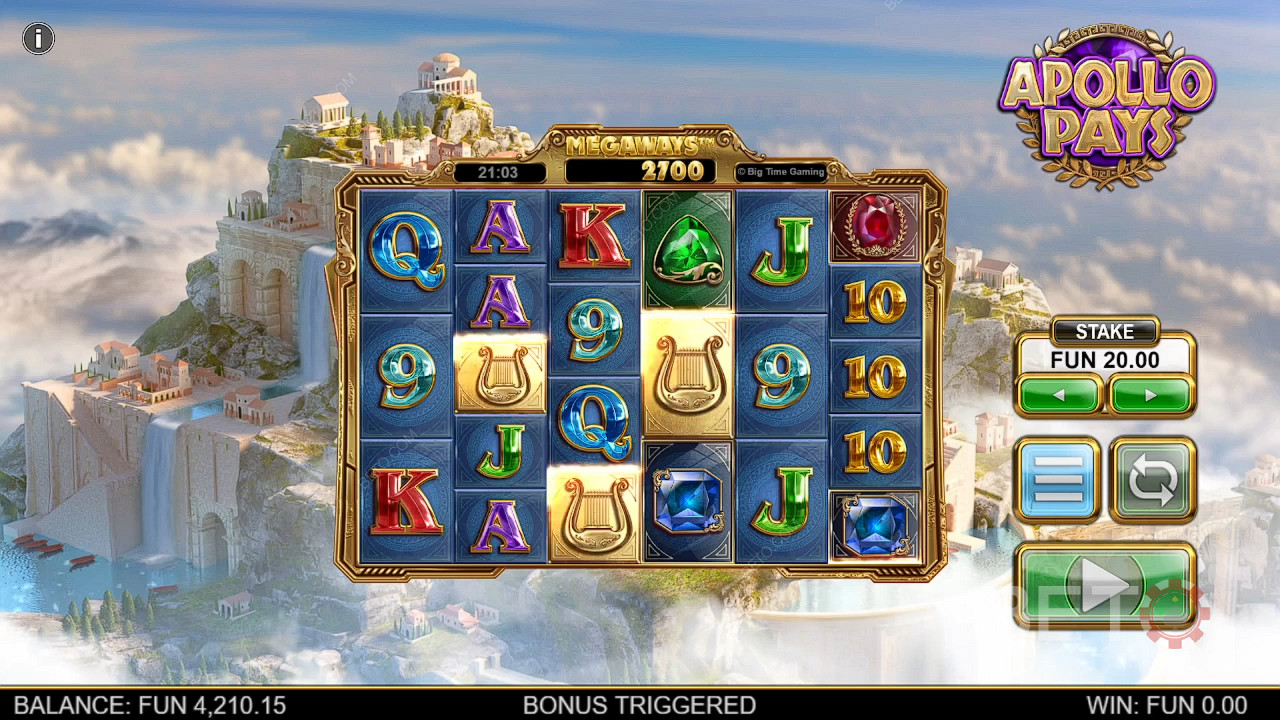Spin the reels with the play button
The image size is (1280, 720).
click(1104, 585)
